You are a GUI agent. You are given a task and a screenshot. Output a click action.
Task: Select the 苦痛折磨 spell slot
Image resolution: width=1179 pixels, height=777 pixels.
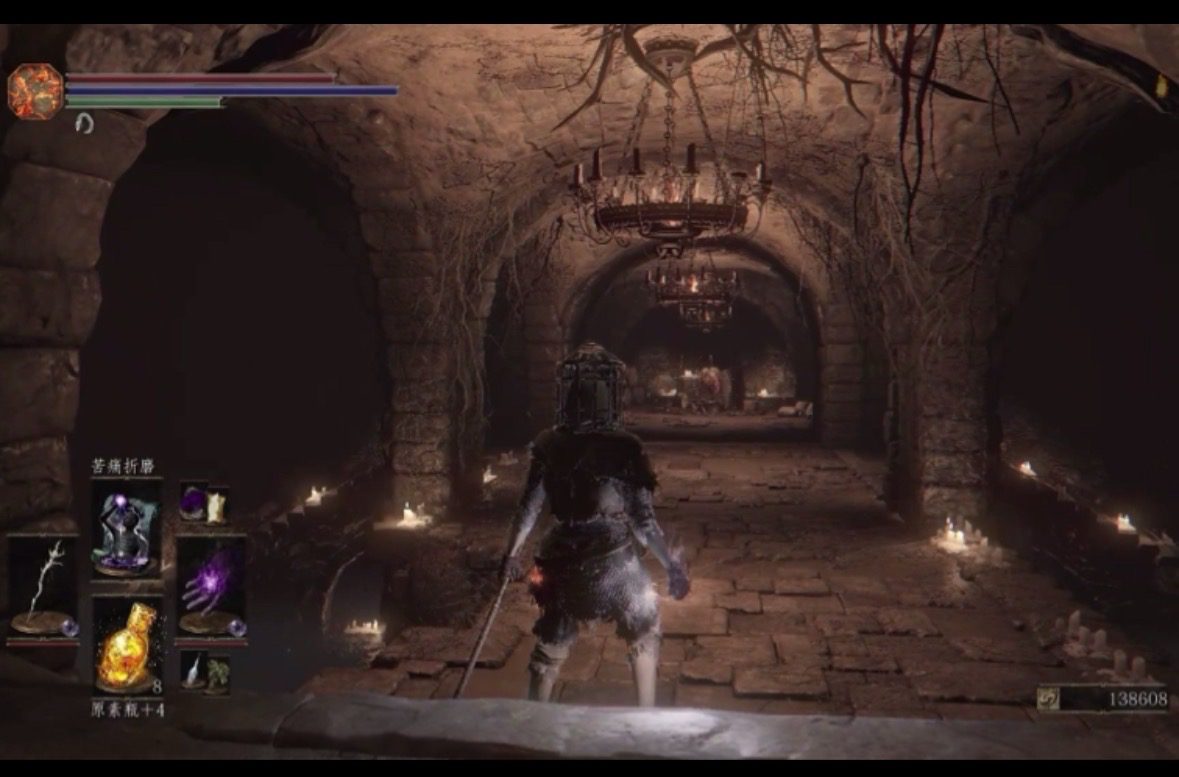pos(126,529)
